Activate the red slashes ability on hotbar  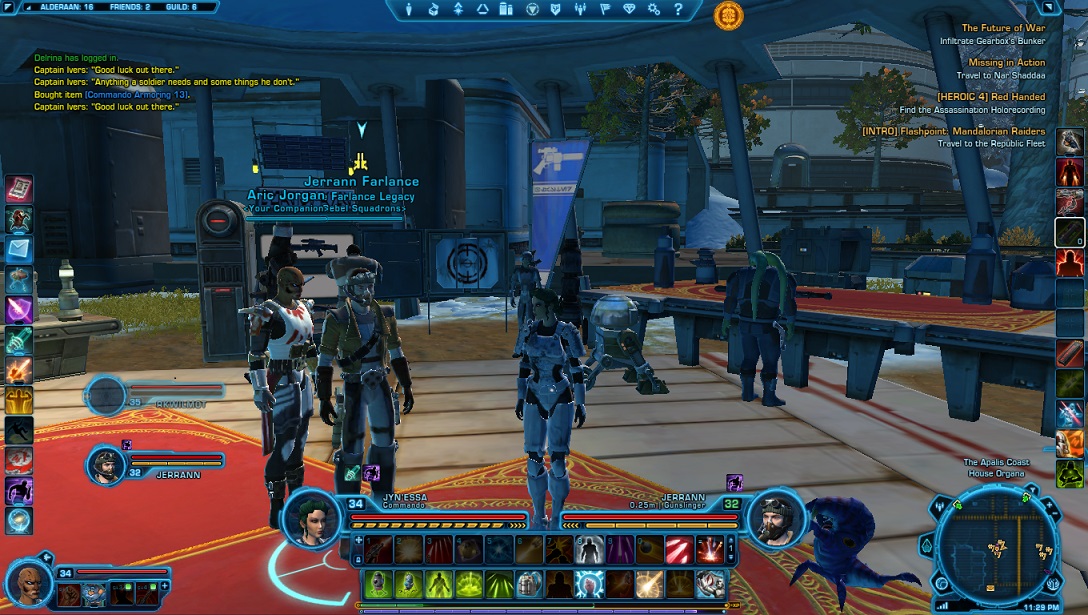680,548
